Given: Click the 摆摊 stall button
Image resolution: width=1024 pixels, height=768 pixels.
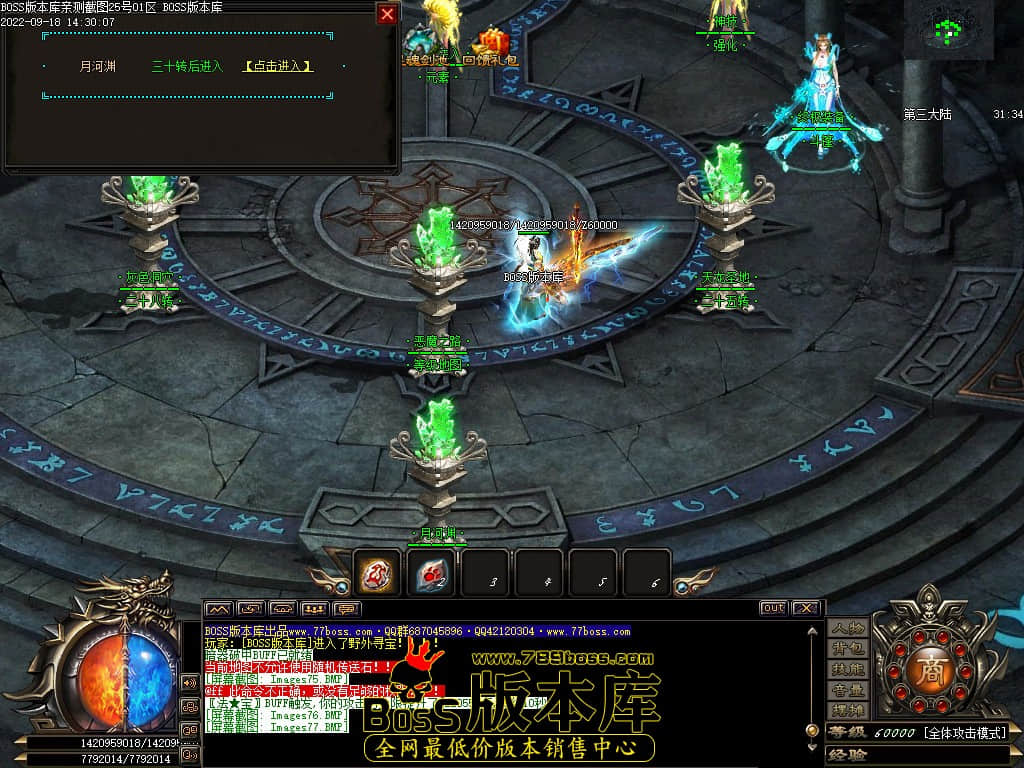Looking at the screenshot, I should click(848, 711).
